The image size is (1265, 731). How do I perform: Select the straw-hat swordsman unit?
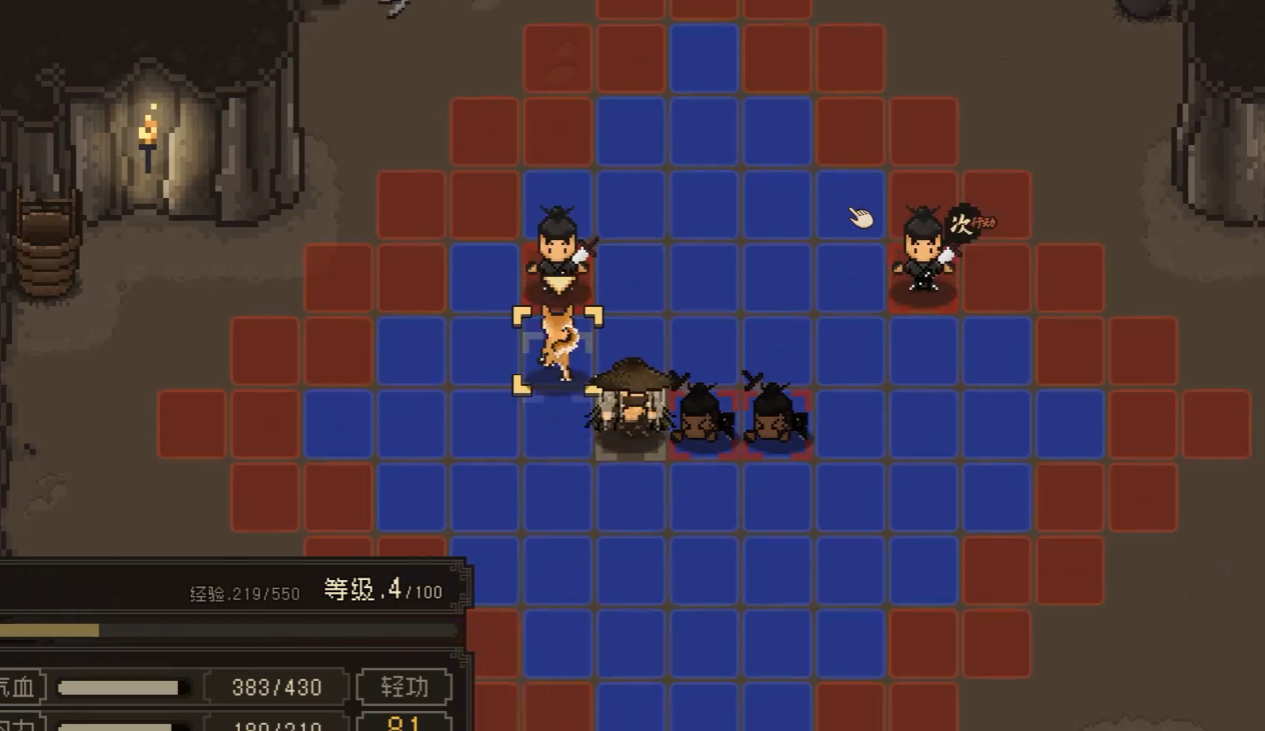(631, 405)
